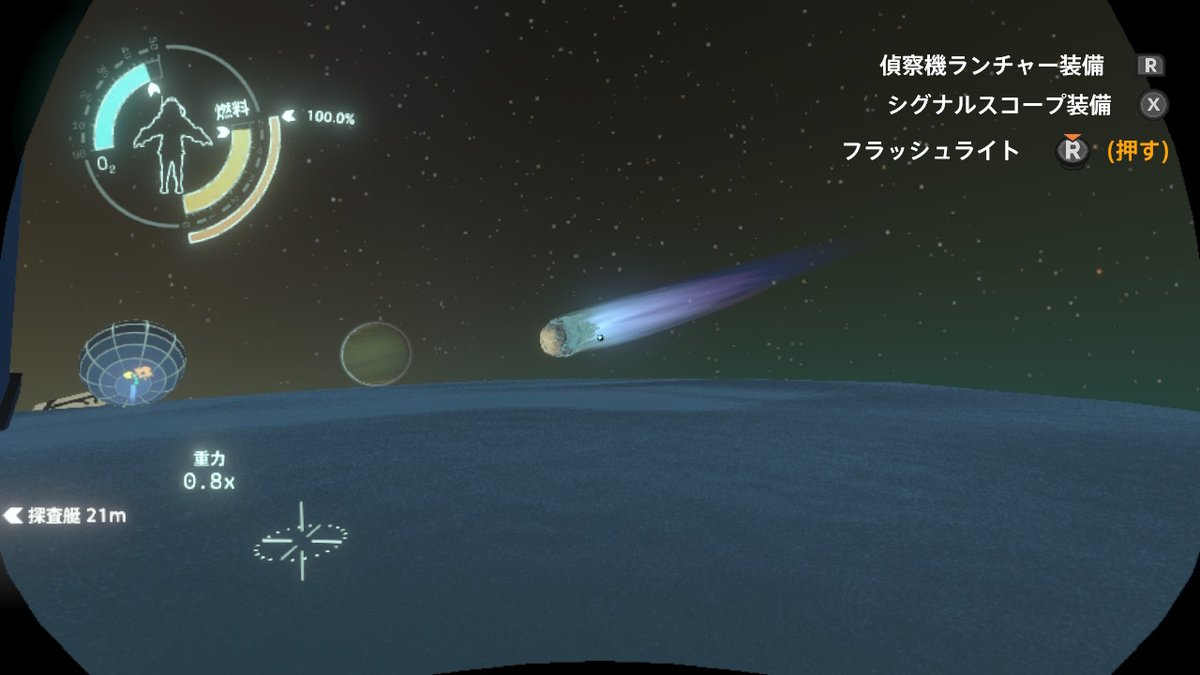Click the spherical wireframe minimap globe
1200x675 pixels.
coord(133,363)
